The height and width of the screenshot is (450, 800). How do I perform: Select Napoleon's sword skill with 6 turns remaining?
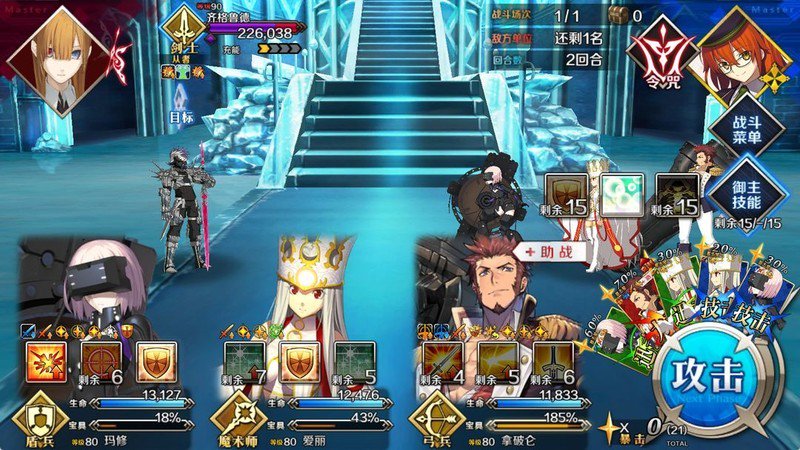[x=551, y=364]
